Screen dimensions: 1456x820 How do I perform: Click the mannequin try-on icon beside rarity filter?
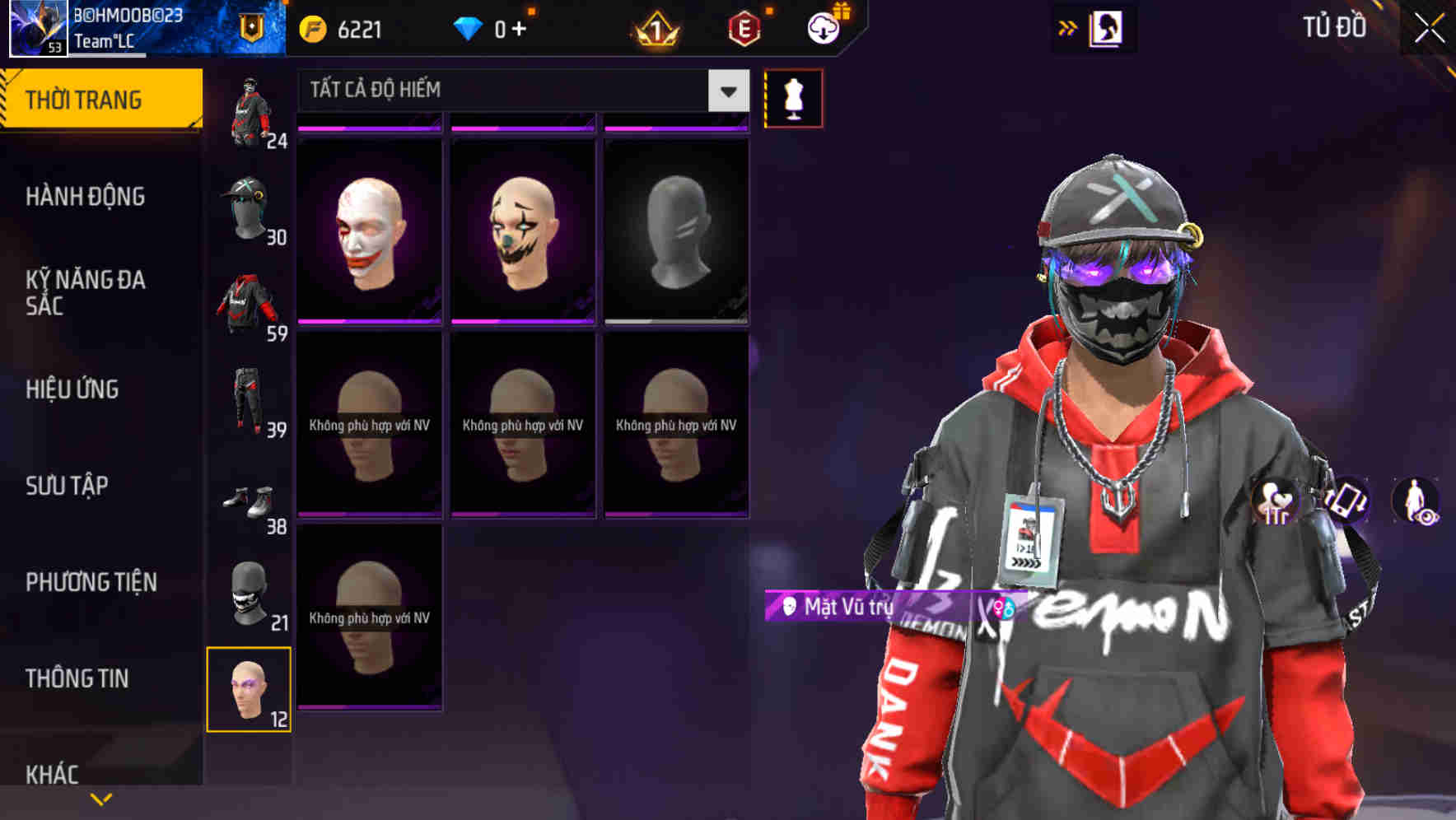click(794, 96)
